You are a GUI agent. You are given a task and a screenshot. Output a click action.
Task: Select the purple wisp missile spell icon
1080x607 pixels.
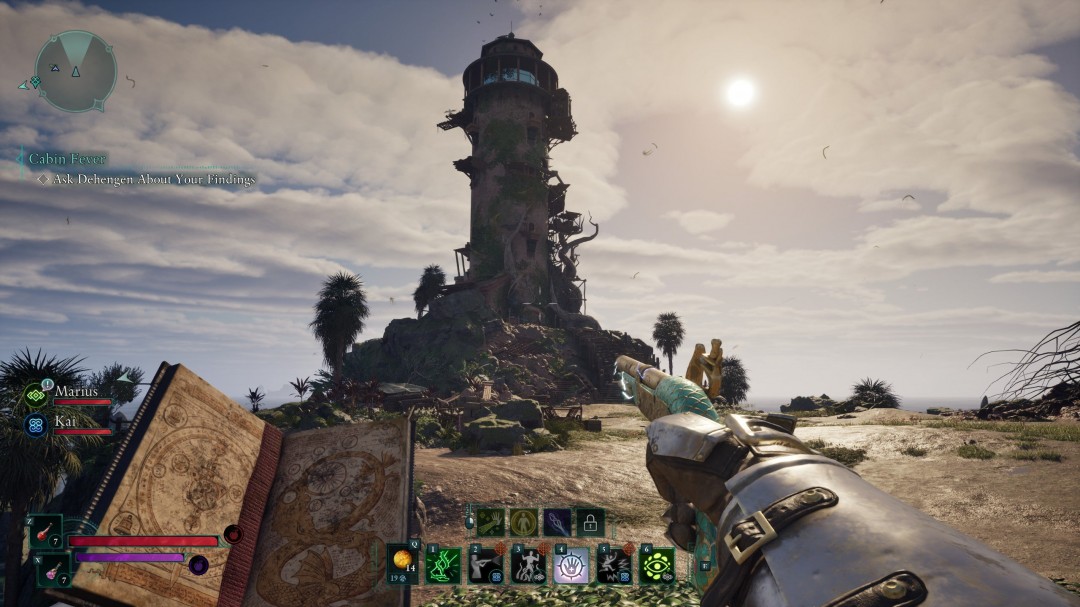tap(557, 521)
